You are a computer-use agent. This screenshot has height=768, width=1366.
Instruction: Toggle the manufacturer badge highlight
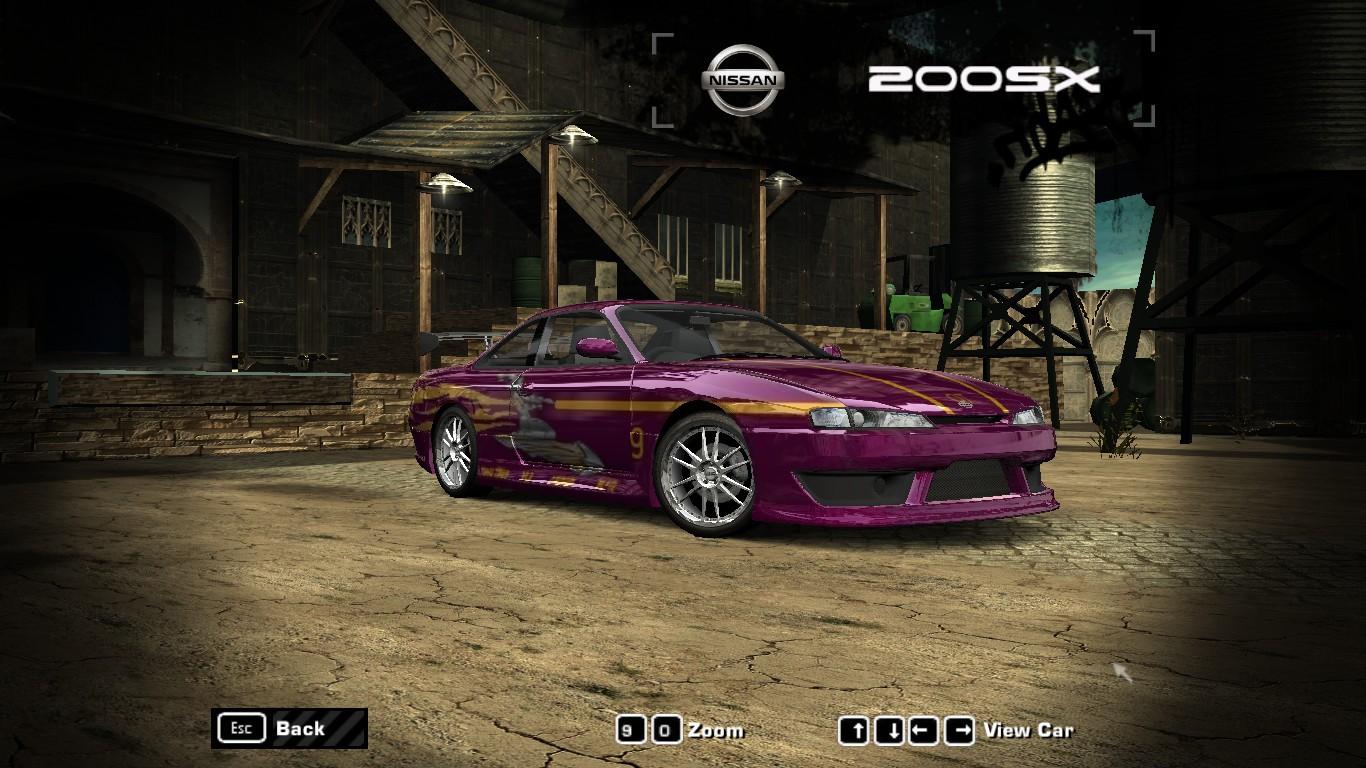coord(745,77)
